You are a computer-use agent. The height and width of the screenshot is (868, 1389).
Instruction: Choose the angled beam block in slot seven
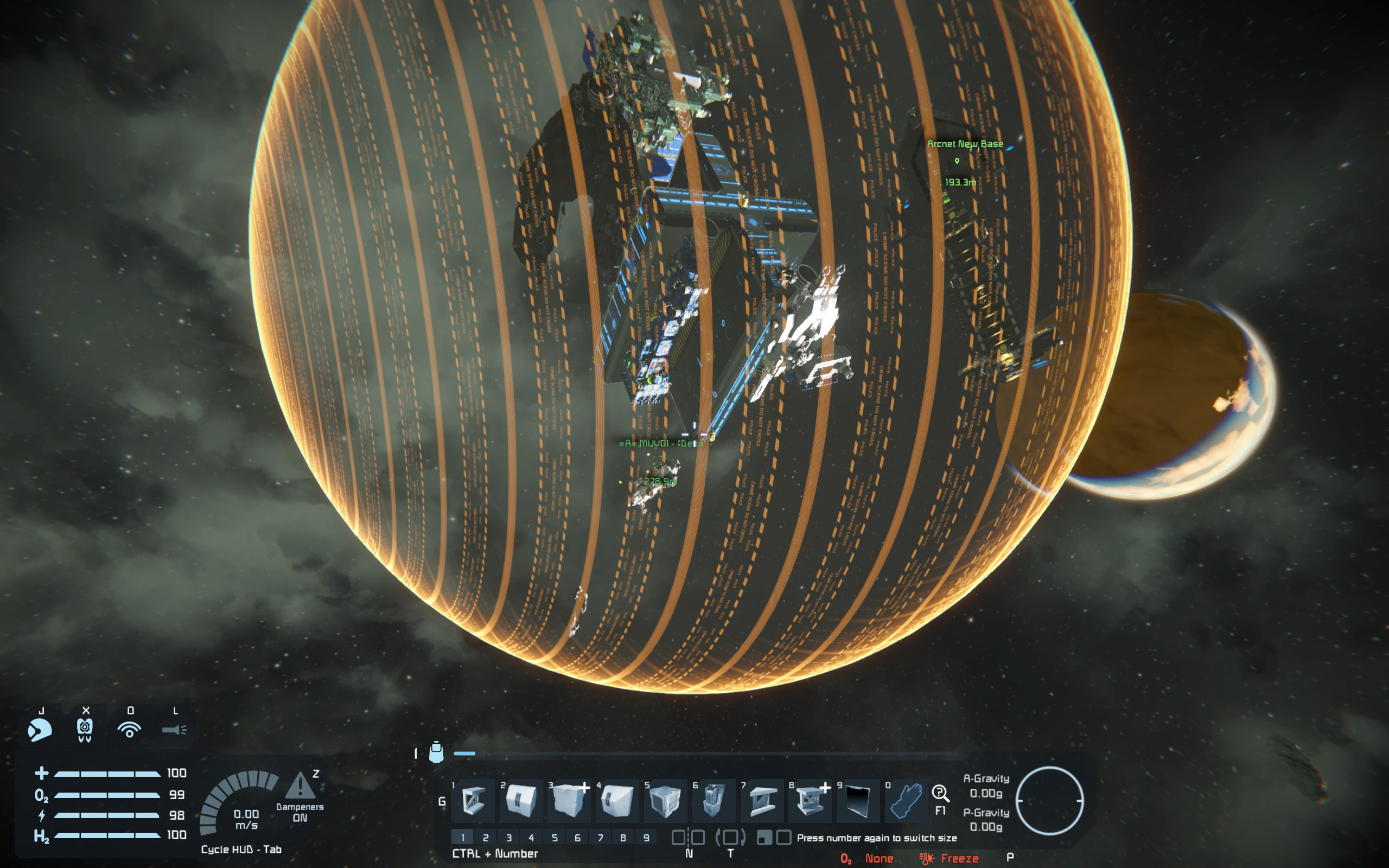point(762,800)
